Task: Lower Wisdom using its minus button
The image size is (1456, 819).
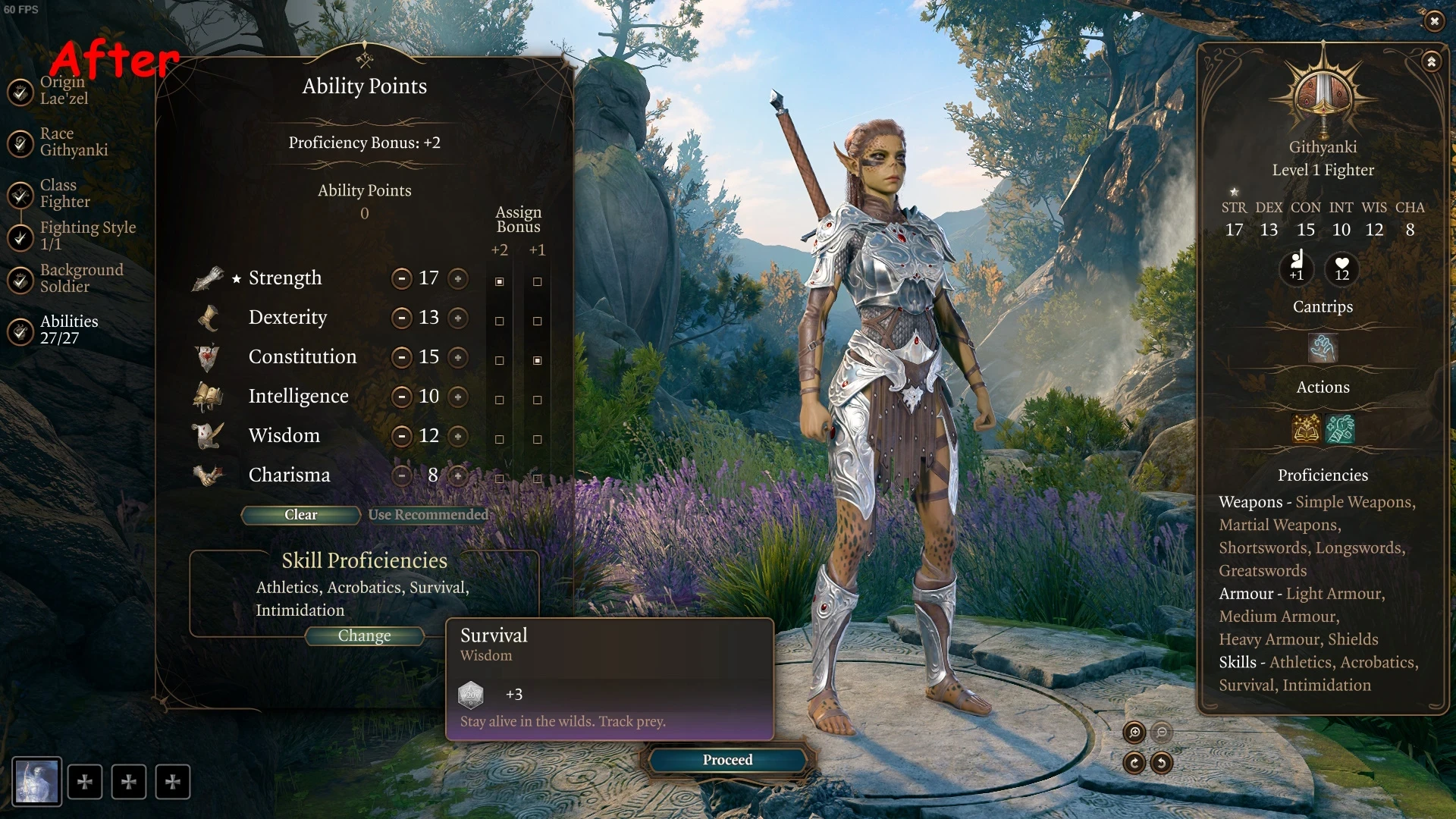Action: 401,436
